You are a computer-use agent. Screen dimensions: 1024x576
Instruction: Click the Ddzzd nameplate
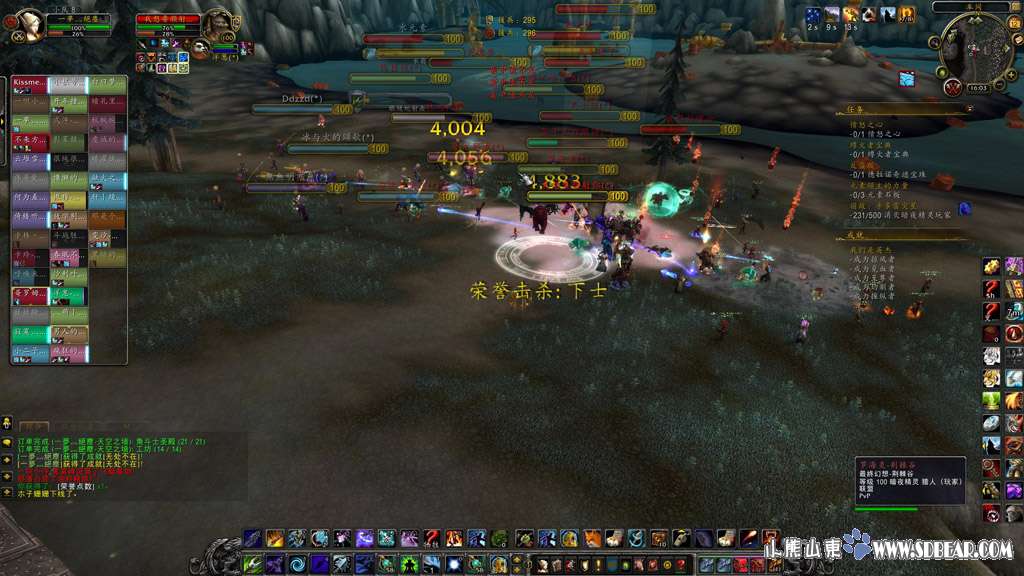point(301,99)
